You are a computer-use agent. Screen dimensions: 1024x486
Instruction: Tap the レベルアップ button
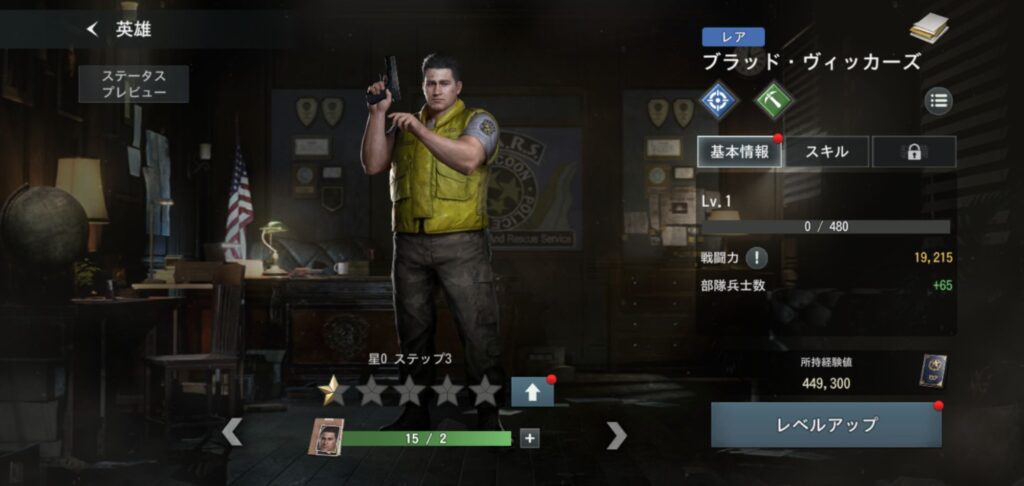click(826, 425)
